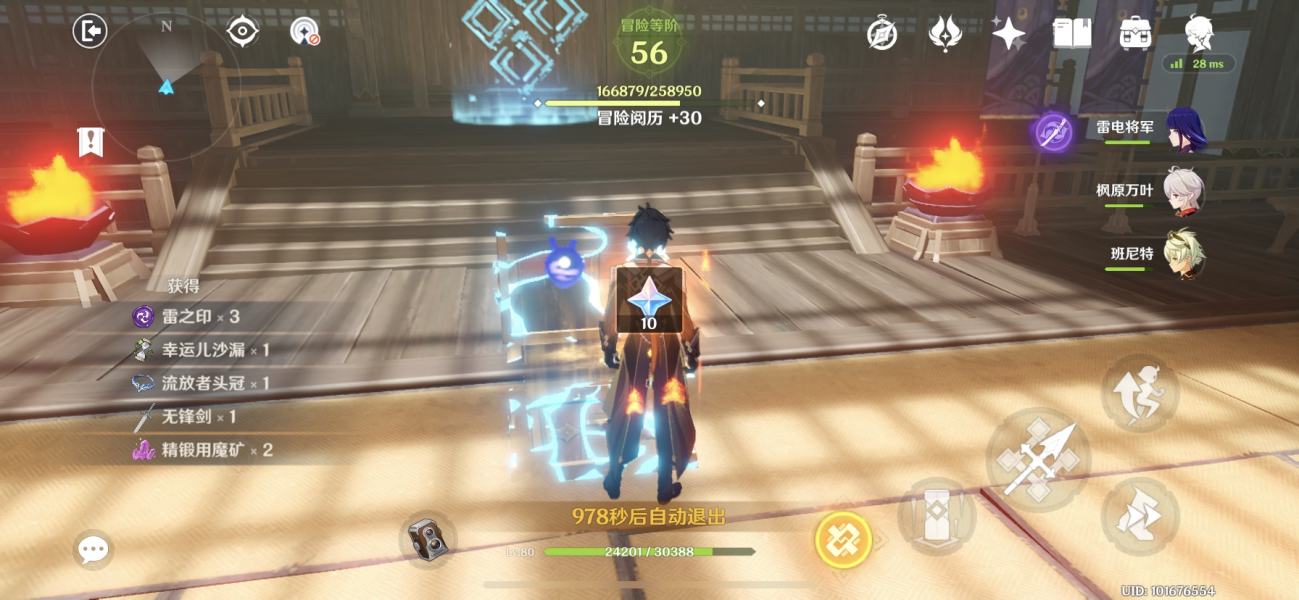
Task: Open the wish star icon
Action: click(x=1008, y=34)
